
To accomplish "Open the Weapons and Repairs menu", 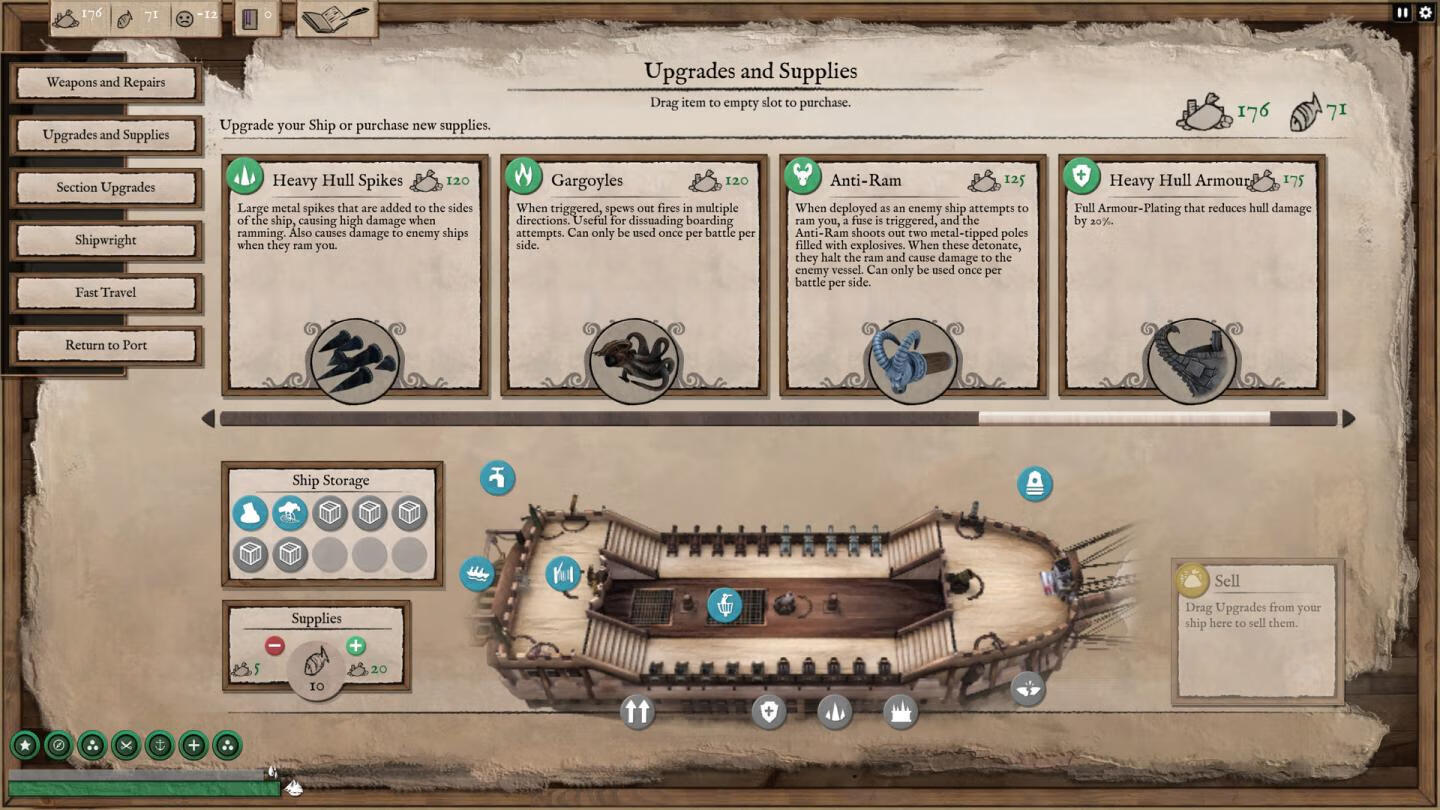I will (x=106, y=83).
